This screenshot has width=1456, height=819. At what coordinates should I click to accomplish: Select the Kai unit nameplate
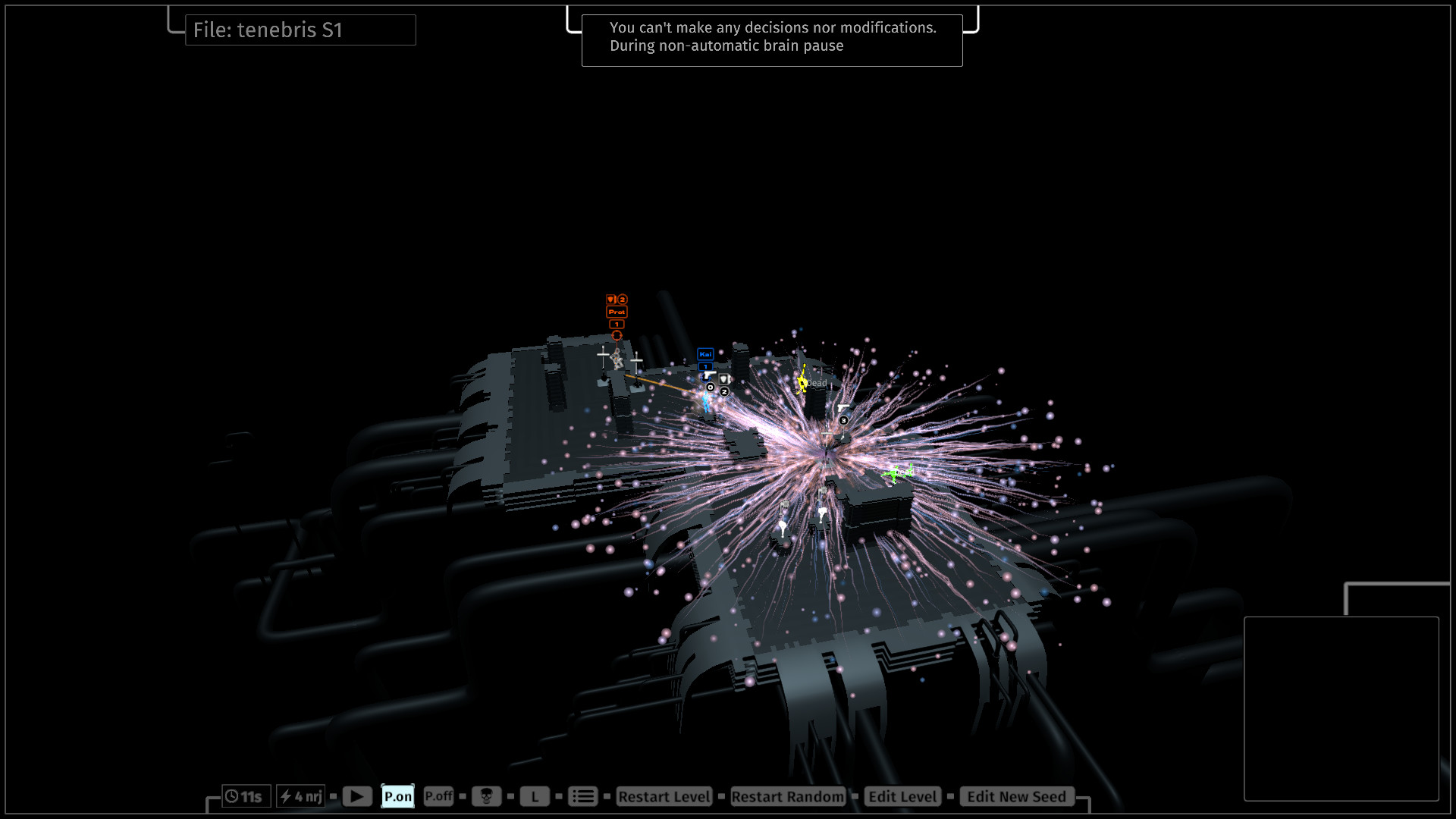(x=705, y=354)
